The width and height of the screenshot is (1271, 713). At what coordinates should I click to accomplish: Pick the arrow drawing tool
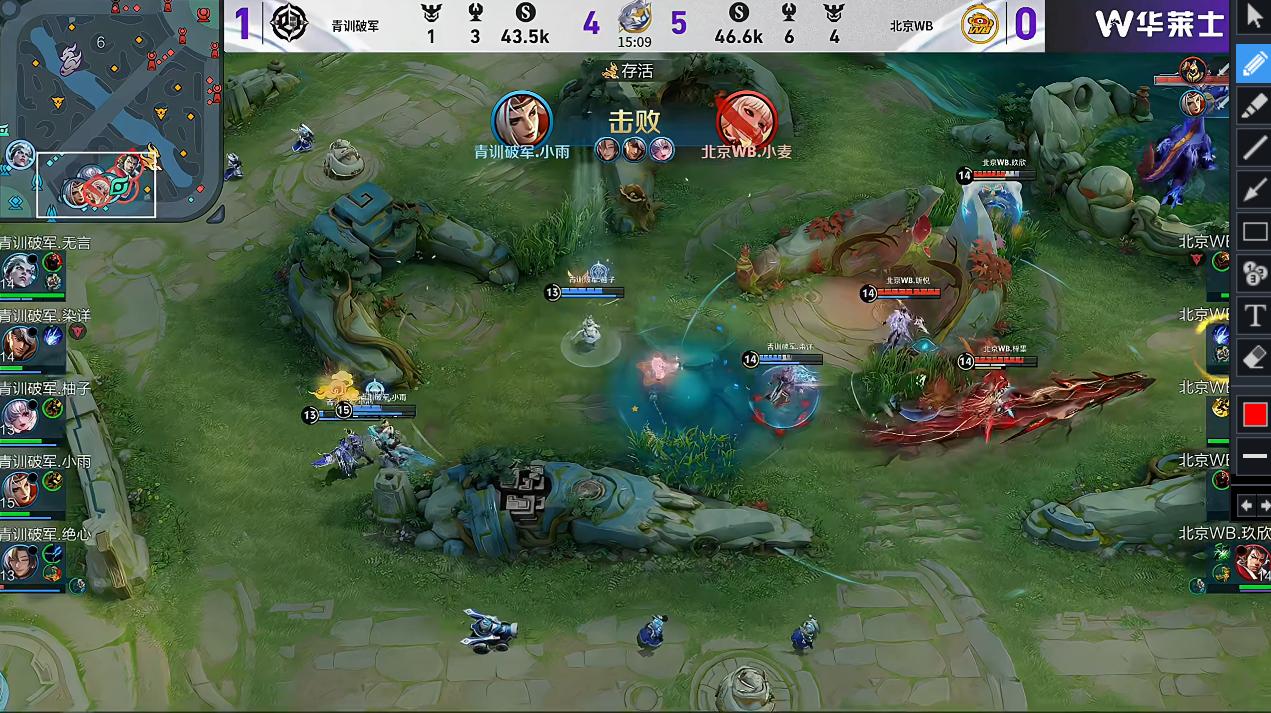1254,190
